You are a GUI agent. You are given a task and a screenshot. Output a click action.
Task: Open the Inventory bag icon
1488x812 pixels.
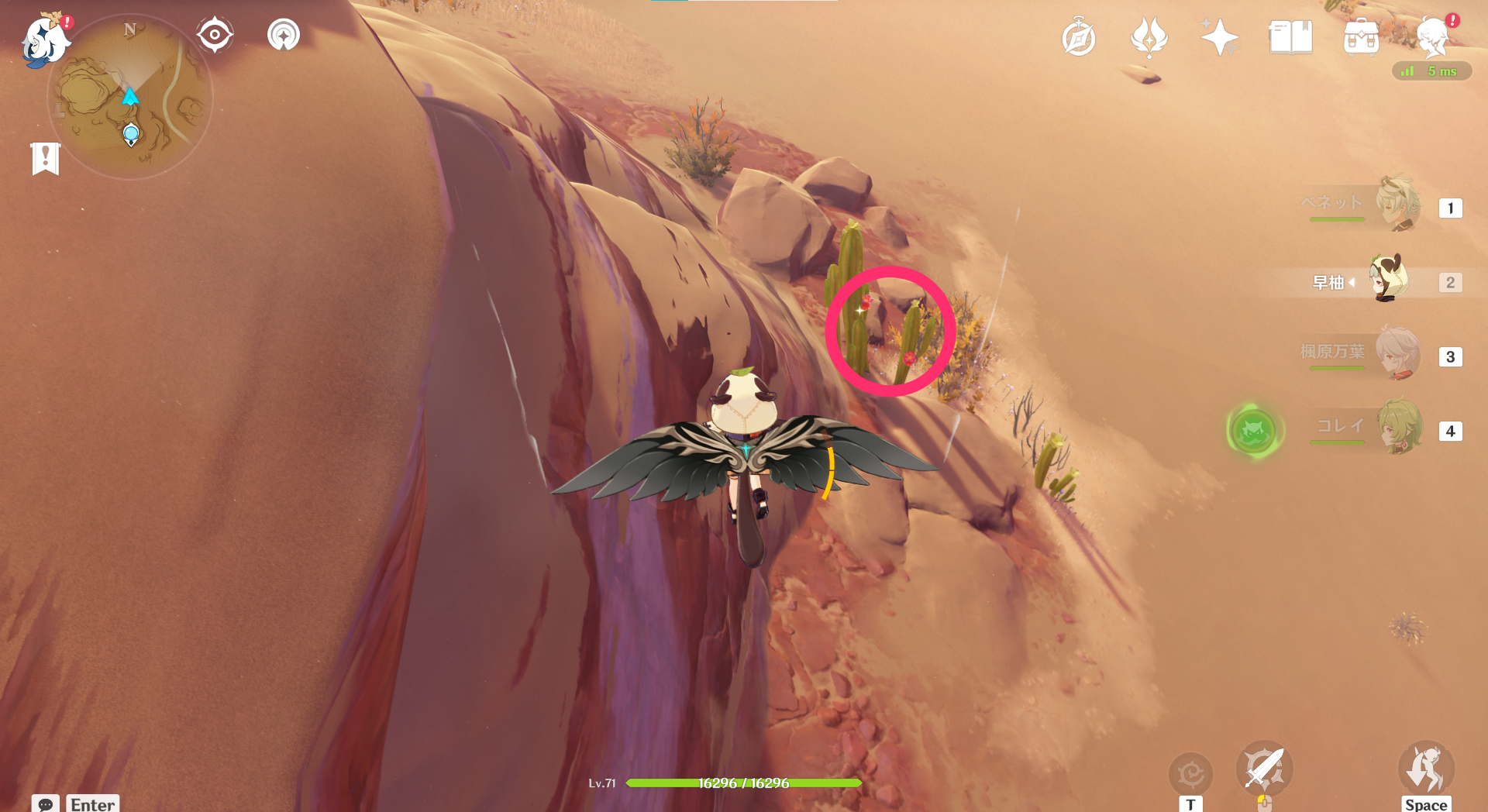[1362, 36]
